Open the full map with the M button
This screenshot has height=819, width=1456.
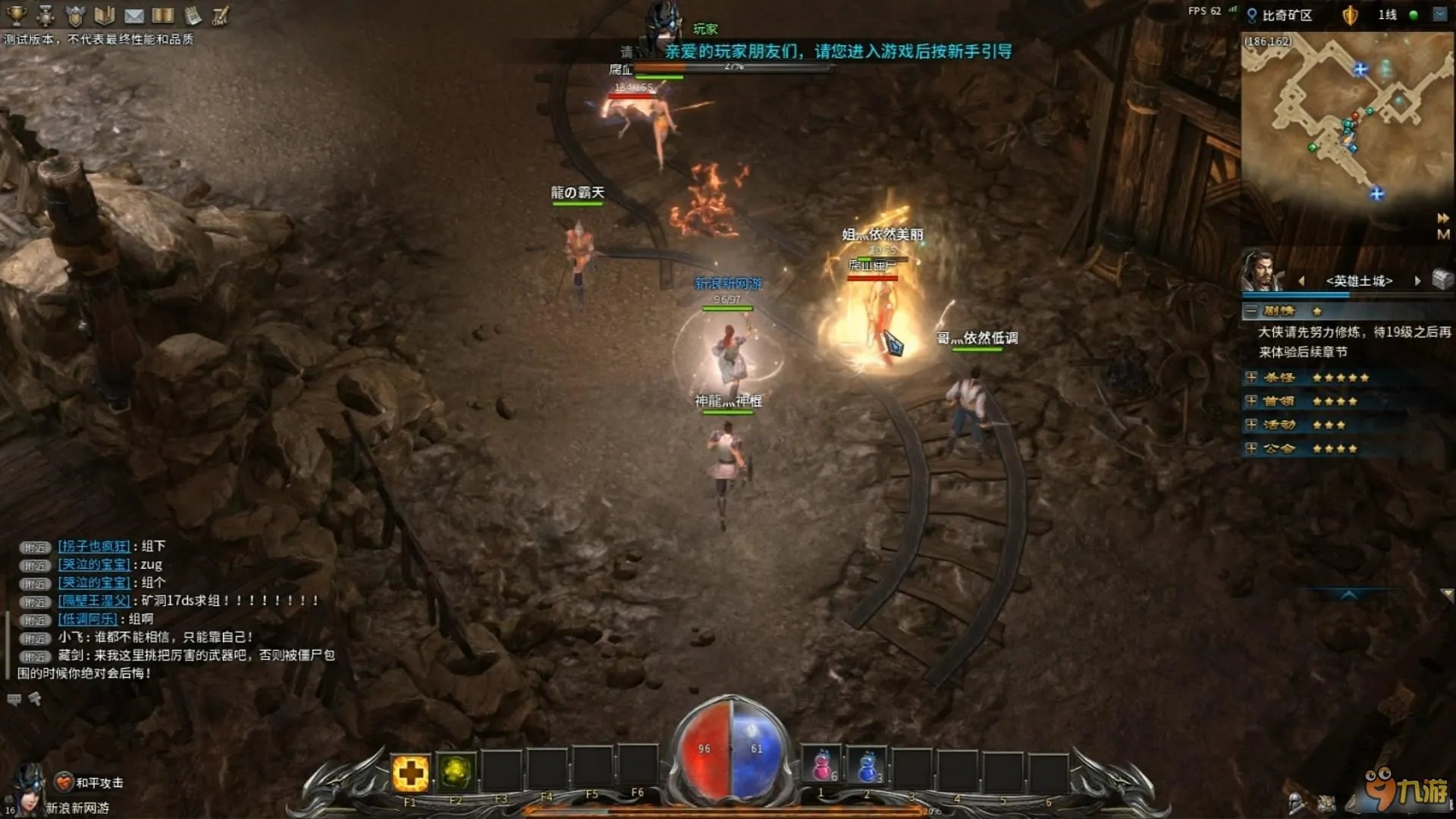click(1443, 234)
